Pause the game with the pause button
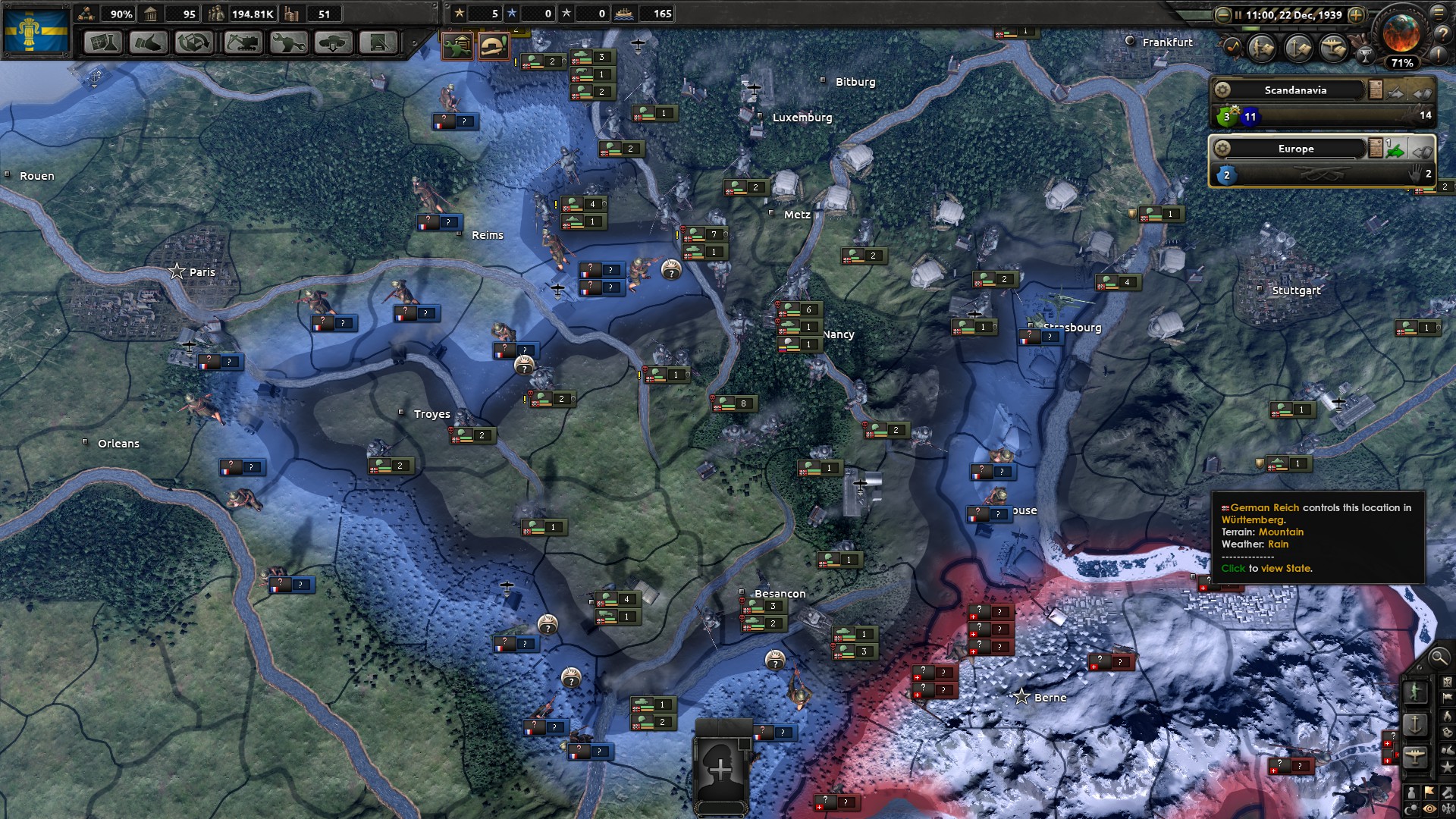1456x819 pixels. click(1238, 15)
